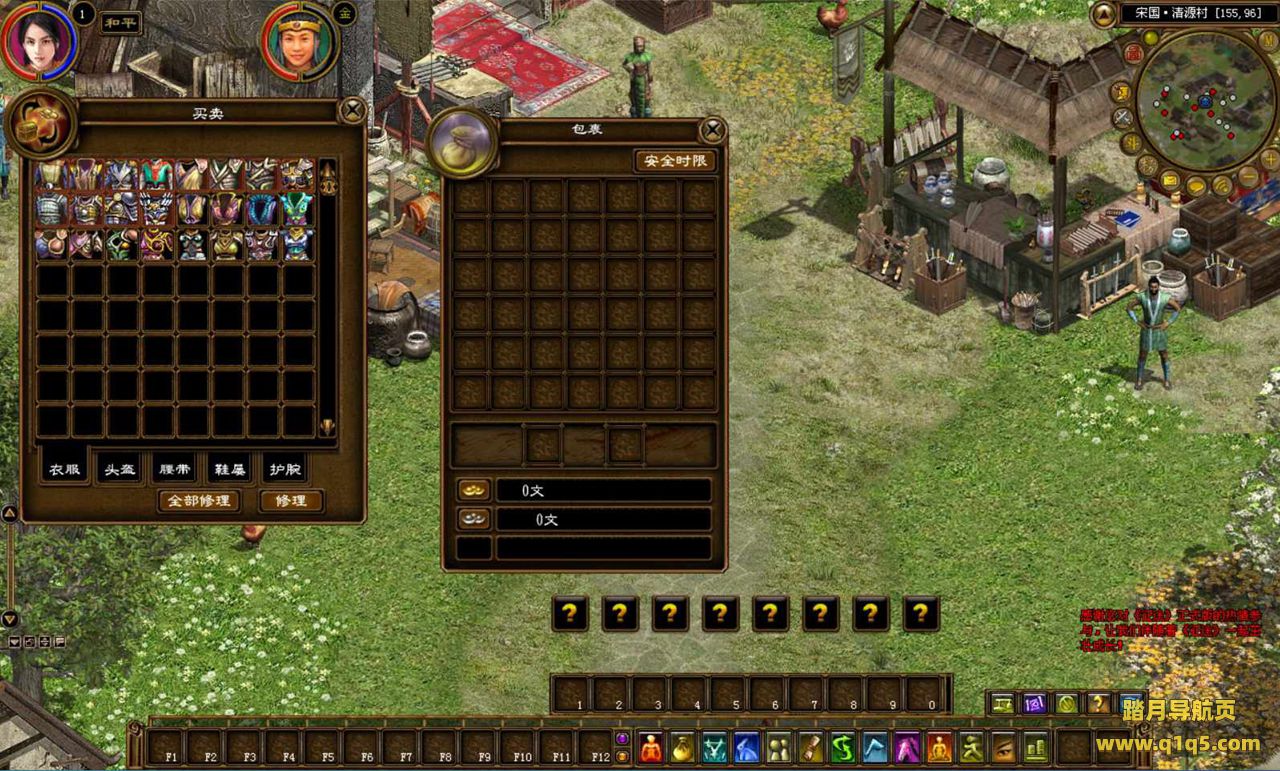Open the eye icon on bottom bar
This screenshot has width=1280, height=771.
[1004, 747]
